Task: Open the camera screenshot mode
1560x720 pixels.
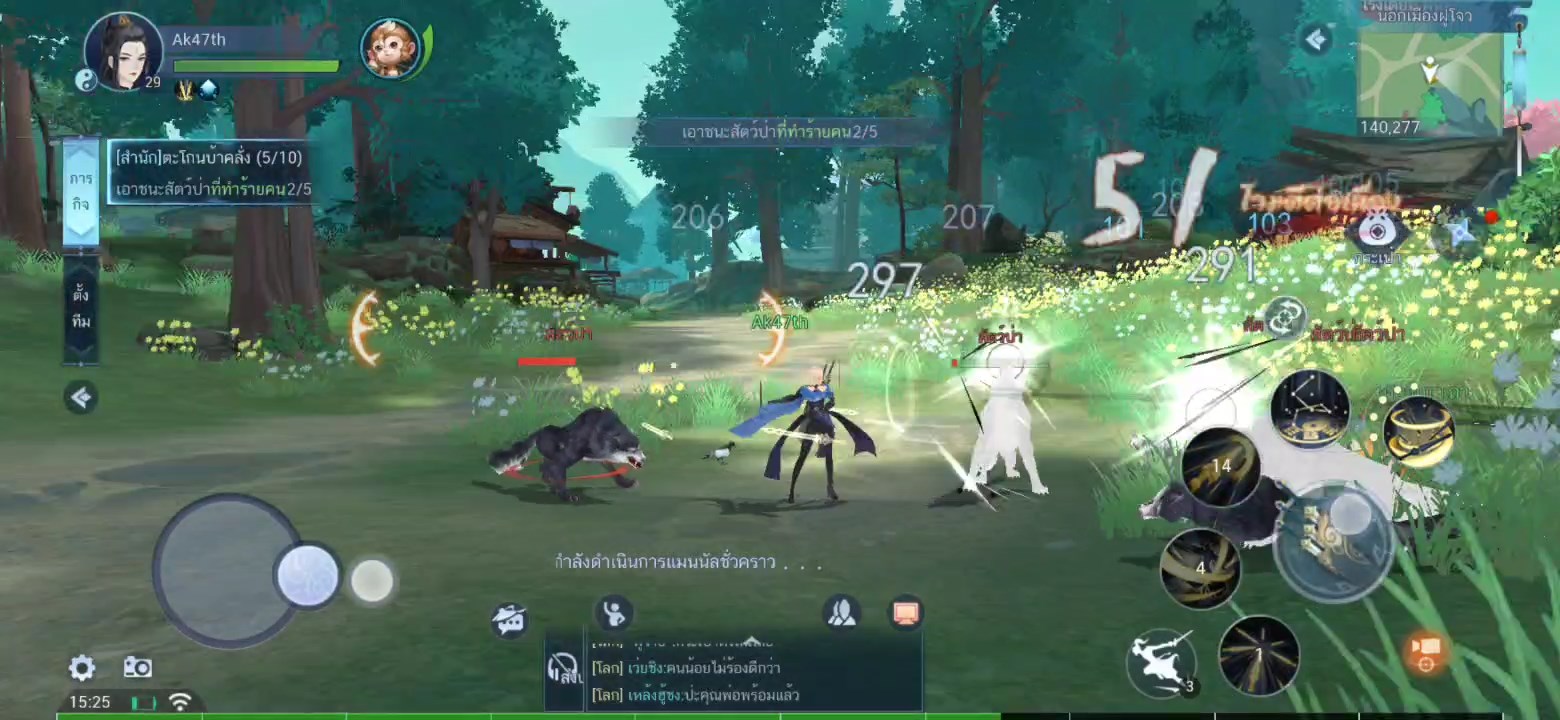Action: coord(137,668)
